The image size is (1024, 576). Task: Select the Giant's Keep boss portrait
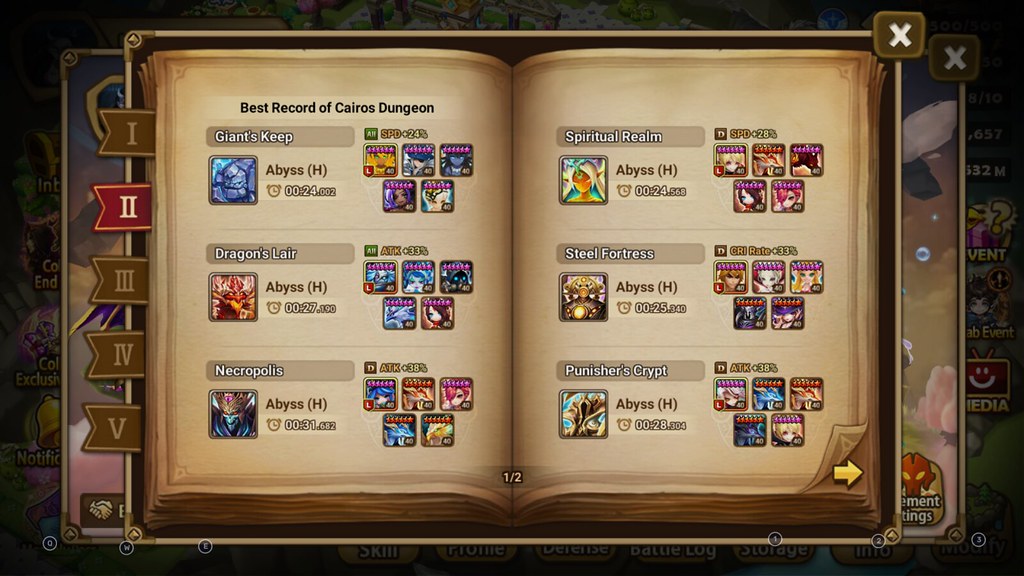tap(233, 180)
